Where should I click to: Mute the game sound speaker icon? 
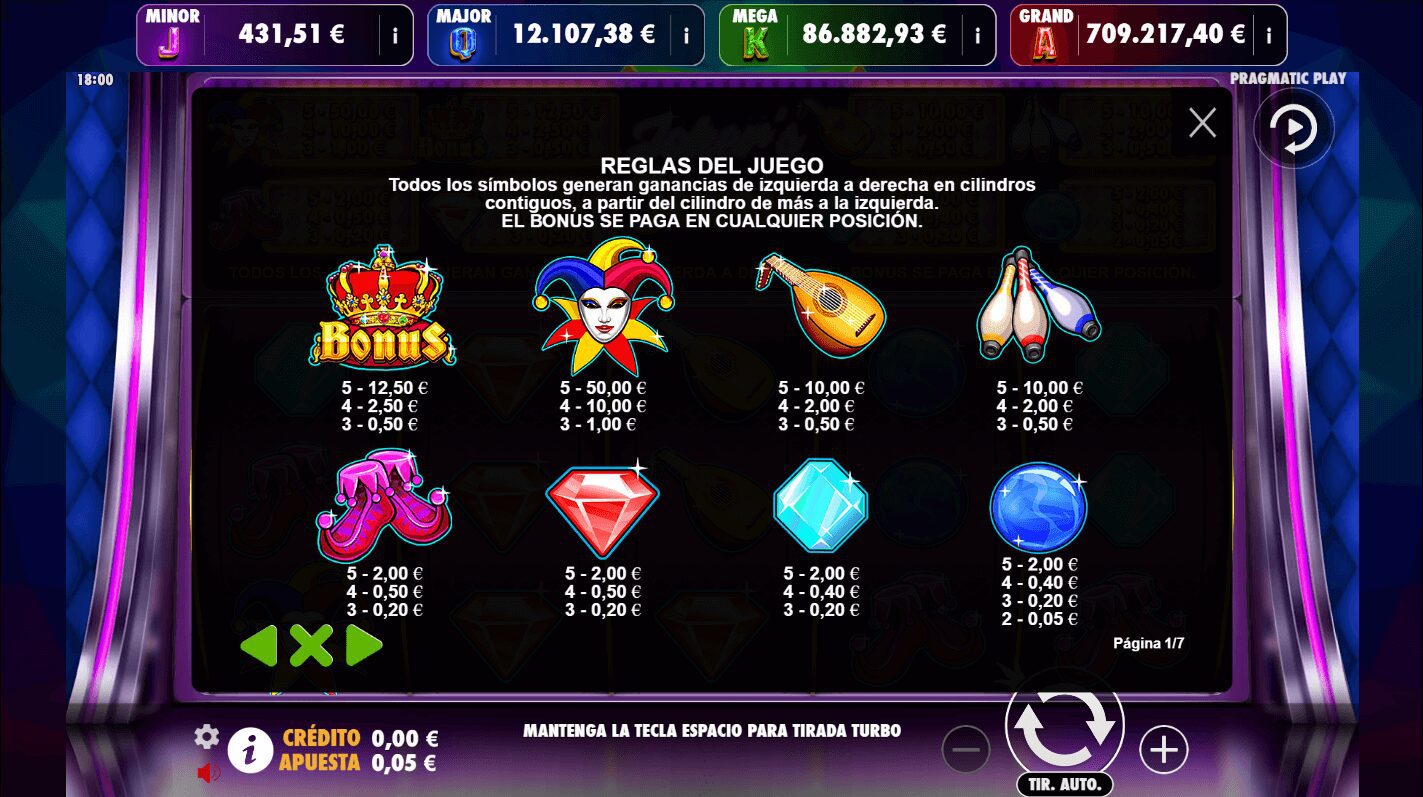point(208,771)
